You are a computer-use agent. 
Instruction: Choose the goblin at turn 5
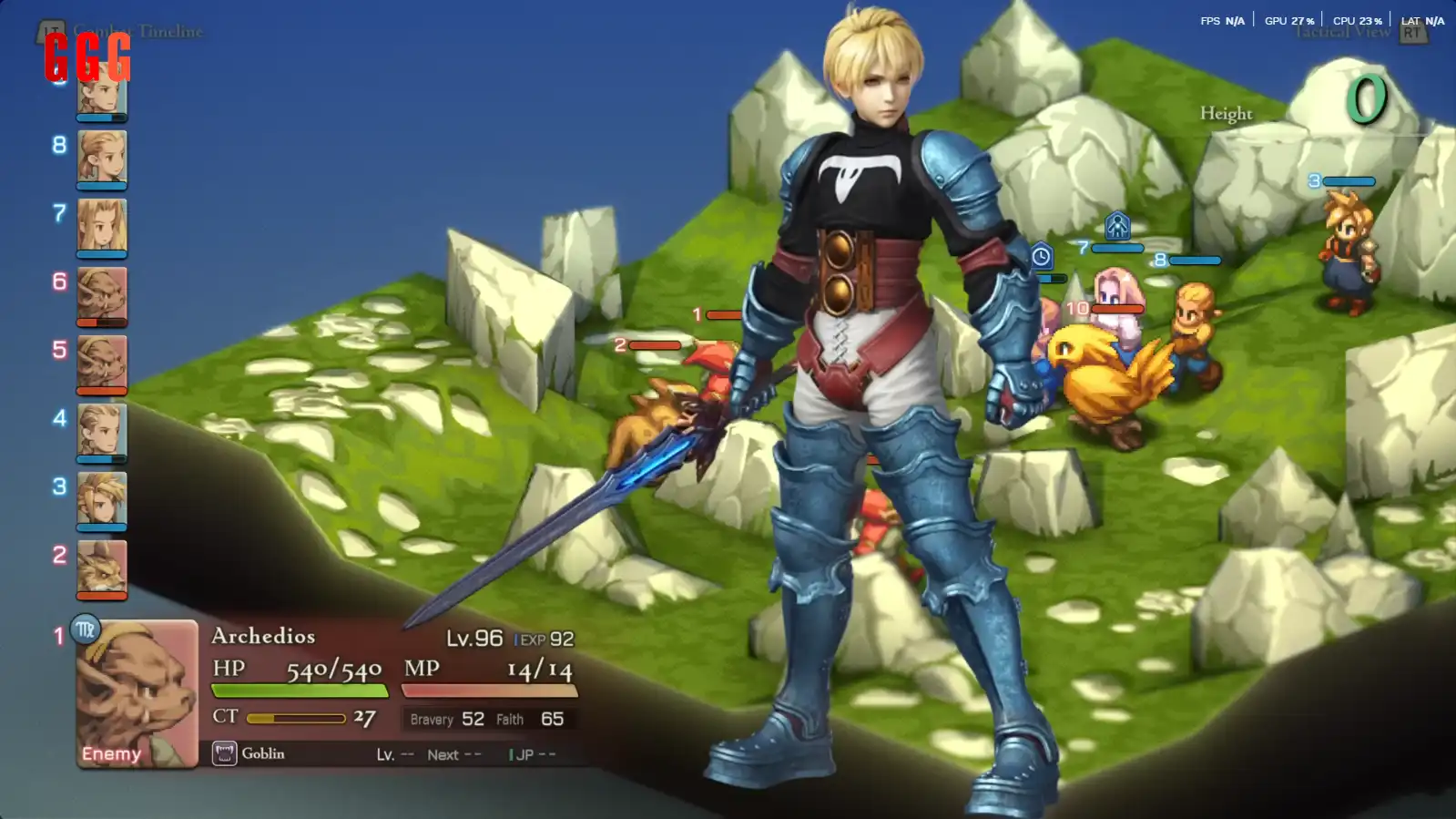coord(102,362)
